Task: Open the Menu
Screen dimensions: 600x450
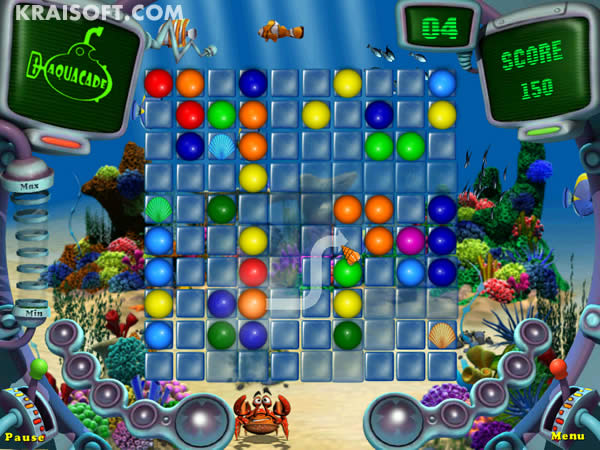Action: tap(567, 436)
